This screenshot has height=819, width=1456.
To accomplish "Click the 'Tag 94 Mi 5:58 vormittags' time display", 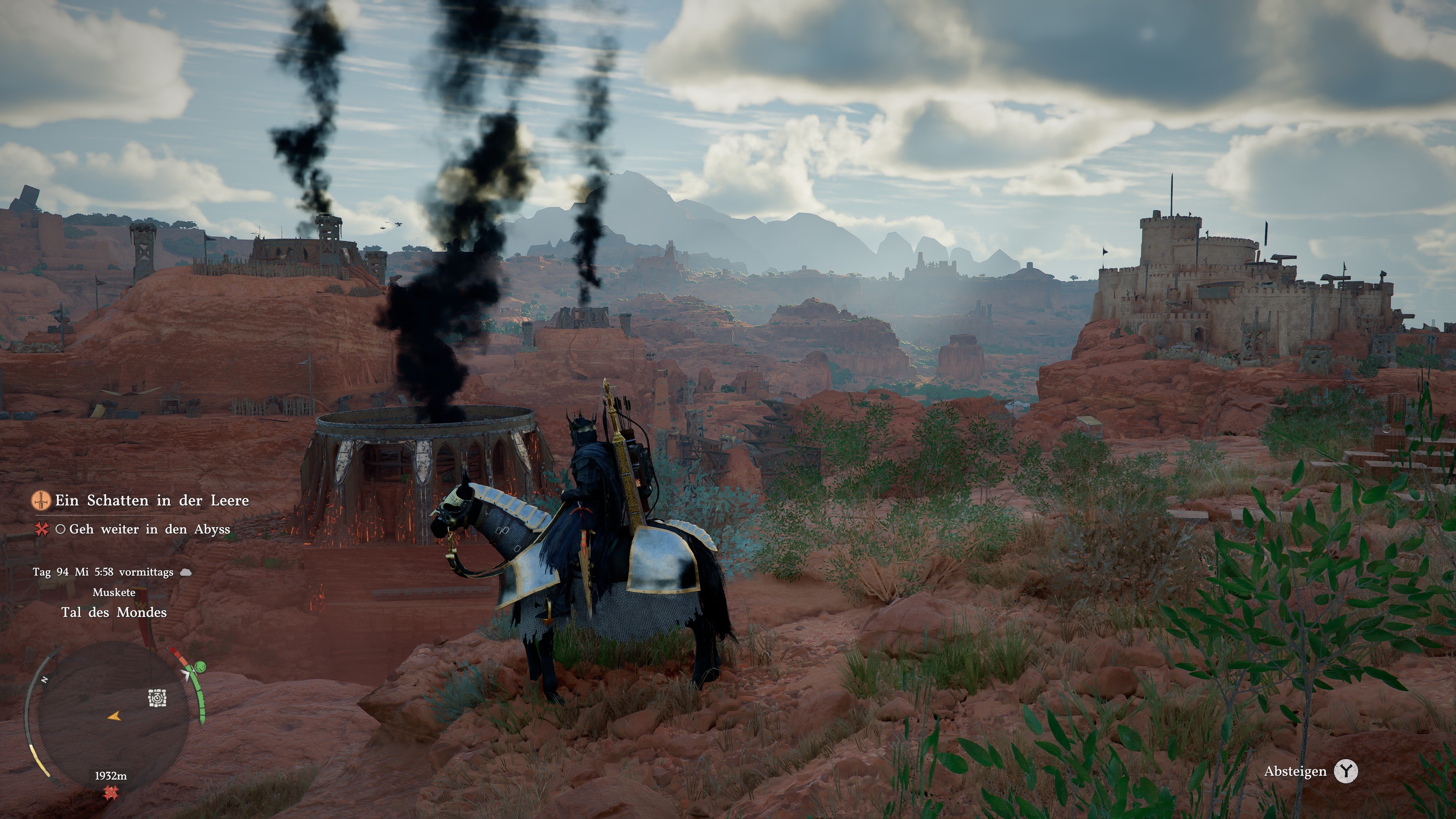I will coord(104,572).
